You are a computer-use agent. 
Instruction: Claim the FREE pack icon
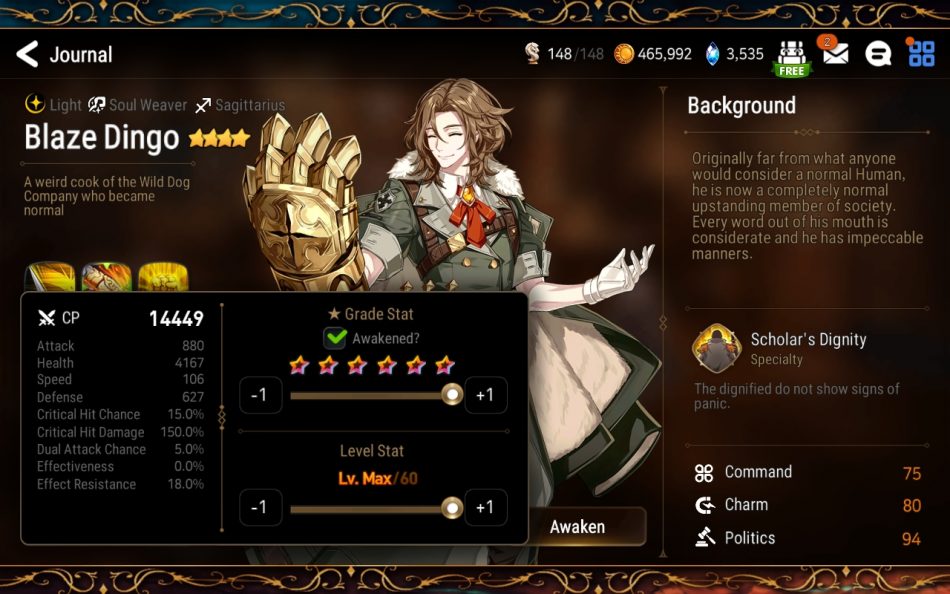tap(792, 58)
